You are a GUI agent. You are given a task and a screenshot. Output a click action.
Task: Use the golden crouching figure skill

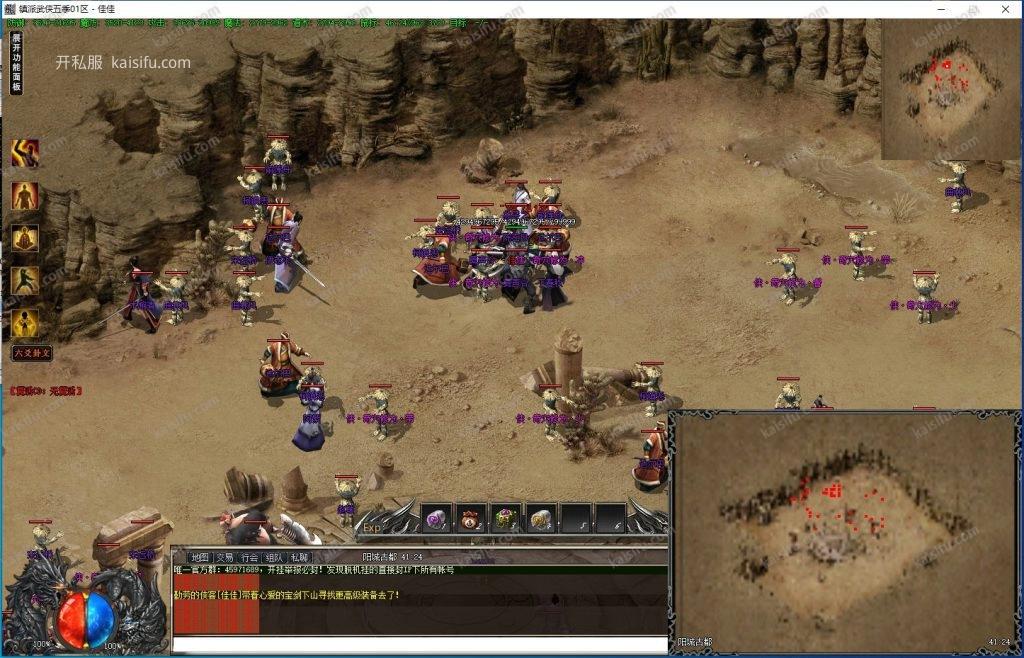click(25, 323)
